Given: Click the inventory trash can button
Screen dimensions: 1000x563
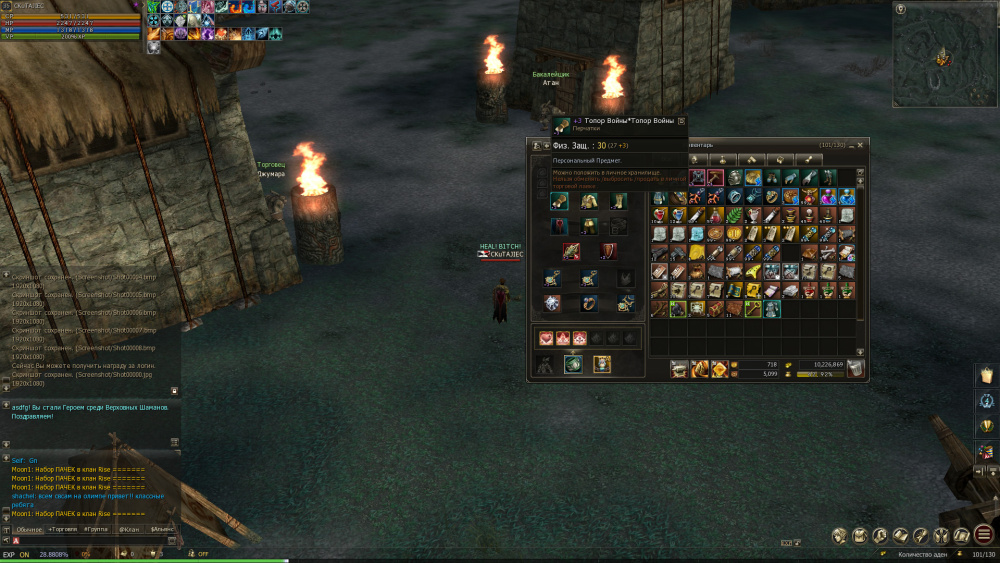Looking at the screenshot, I should (x=856, y=369).
